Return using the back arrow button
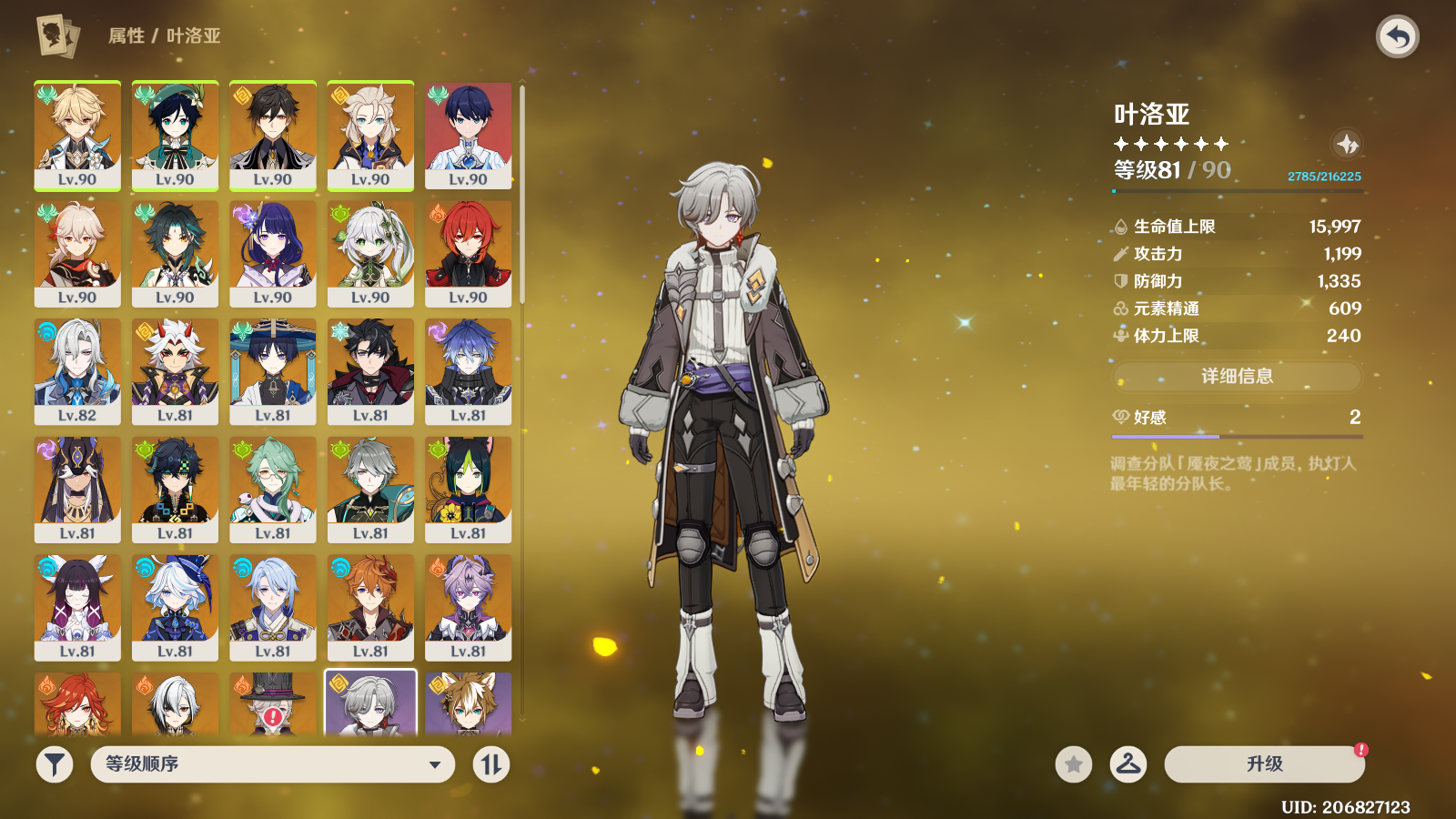The width and height of the screenshot is (1456, 819). pos(1398,37)
